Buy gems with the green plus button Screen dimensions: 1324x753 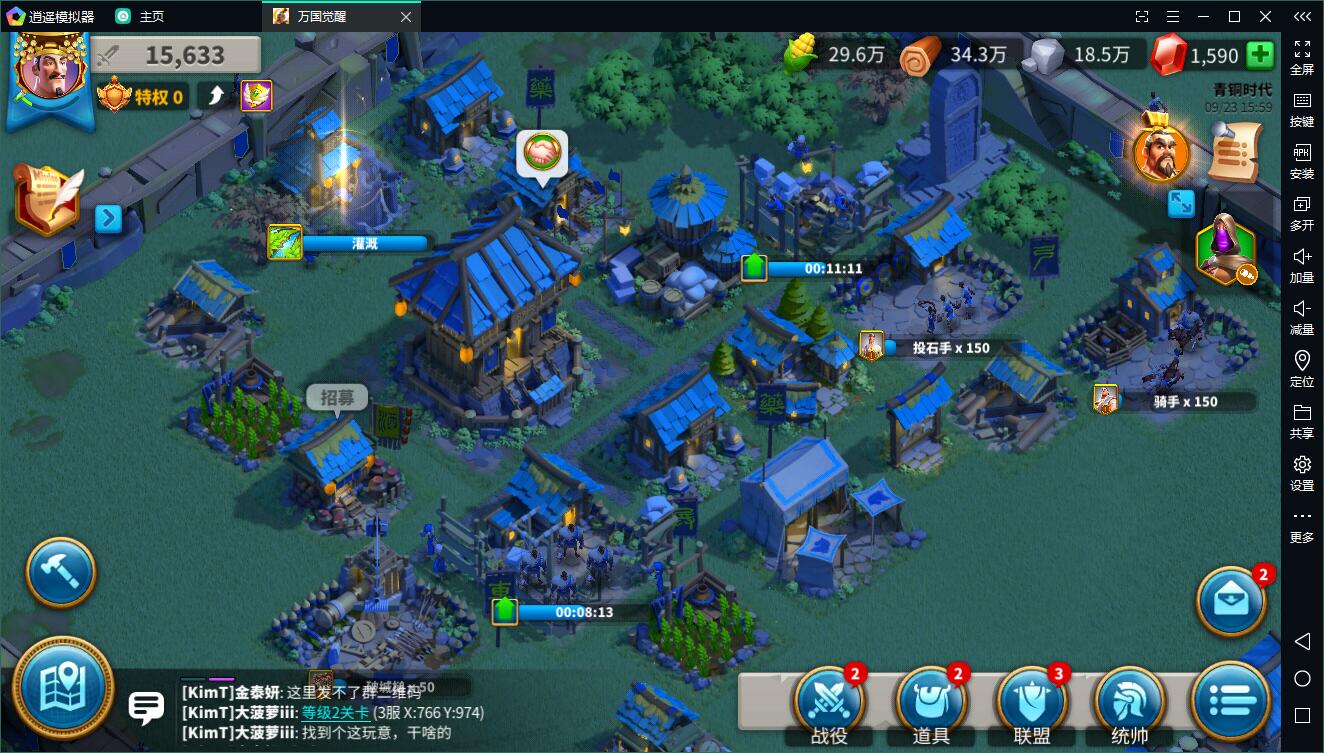pos(1260,55)
